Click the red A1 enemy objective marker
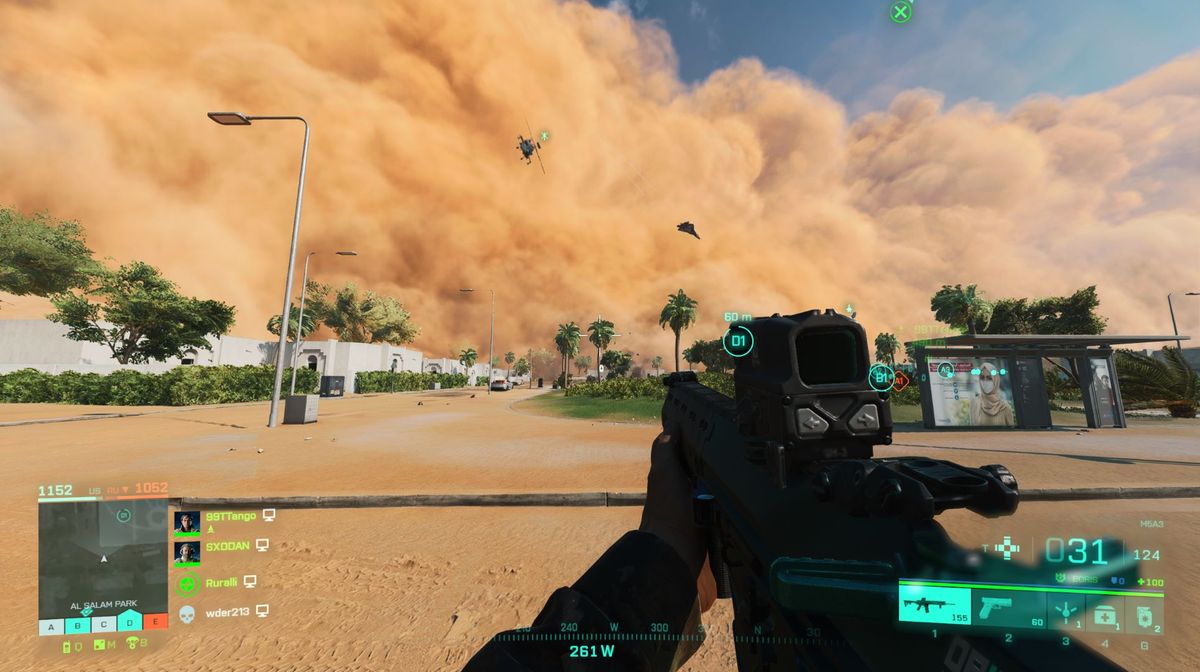The height and width of the screenshot is (672, 1200). pyautogui.click(x=901, y=380)
